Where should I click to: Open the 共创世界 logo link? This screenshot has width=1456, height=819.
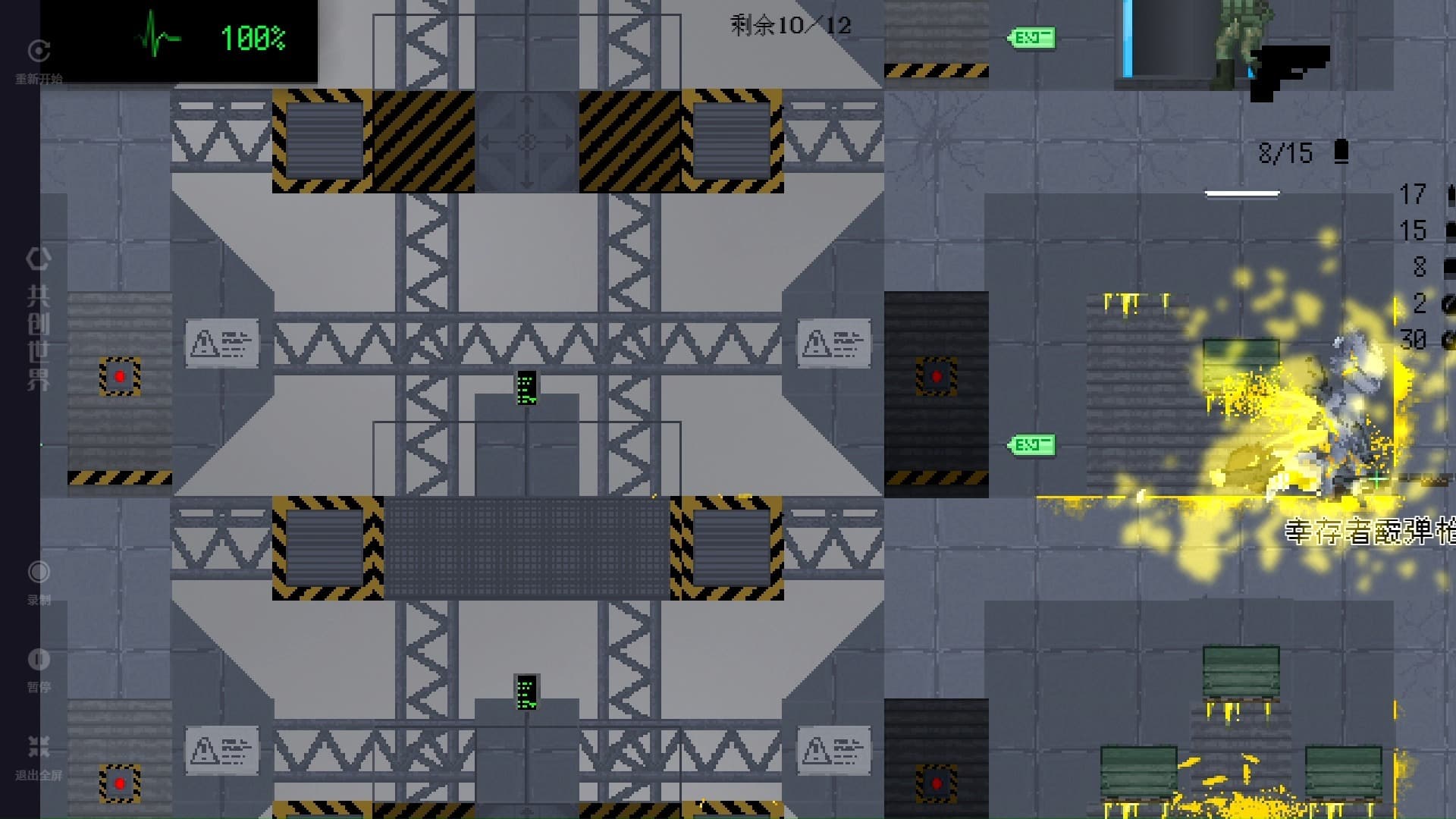[39, 318]
